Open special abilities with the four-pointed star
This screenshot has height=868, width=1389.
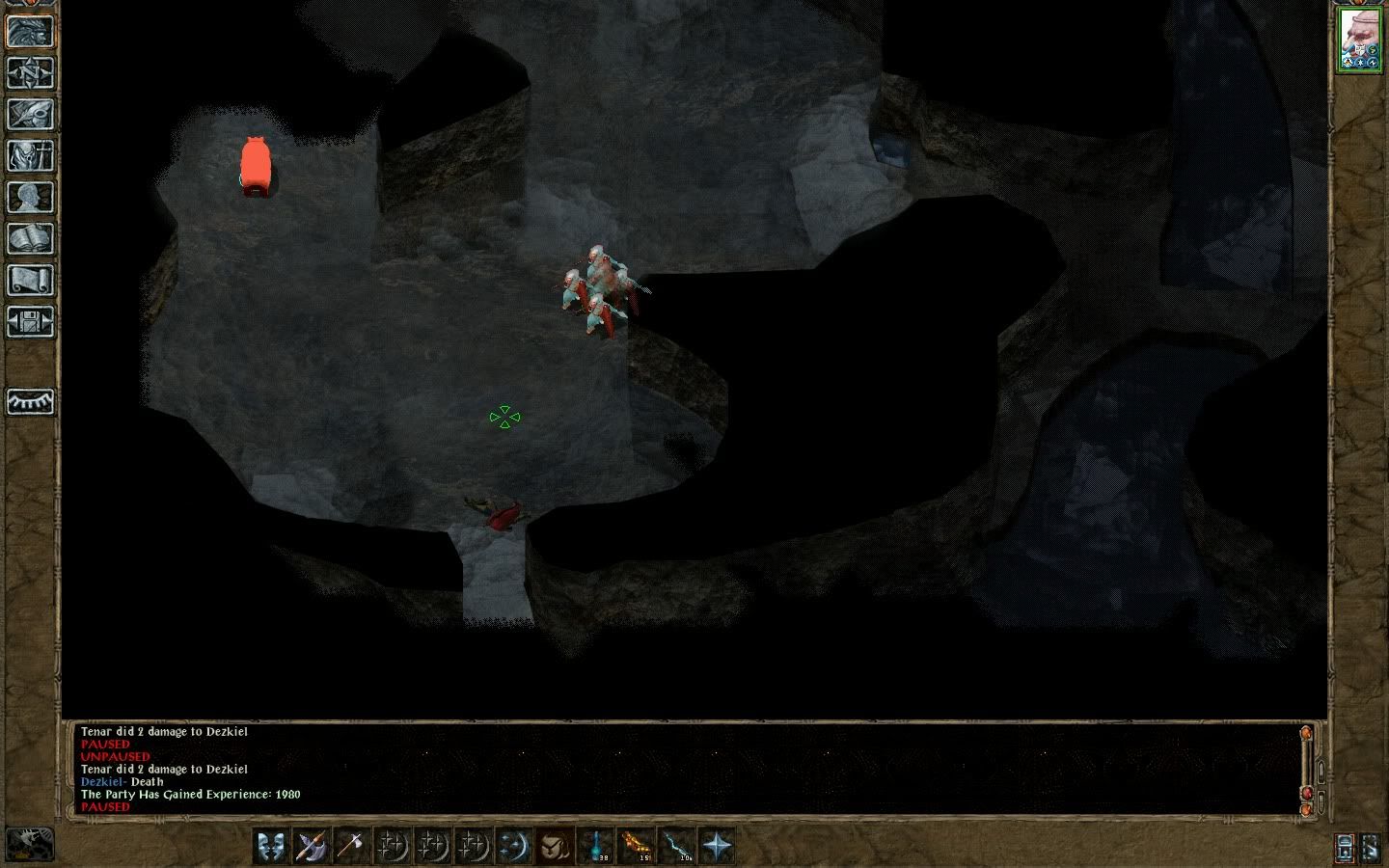pyautogui.click(x=717, y=846)
